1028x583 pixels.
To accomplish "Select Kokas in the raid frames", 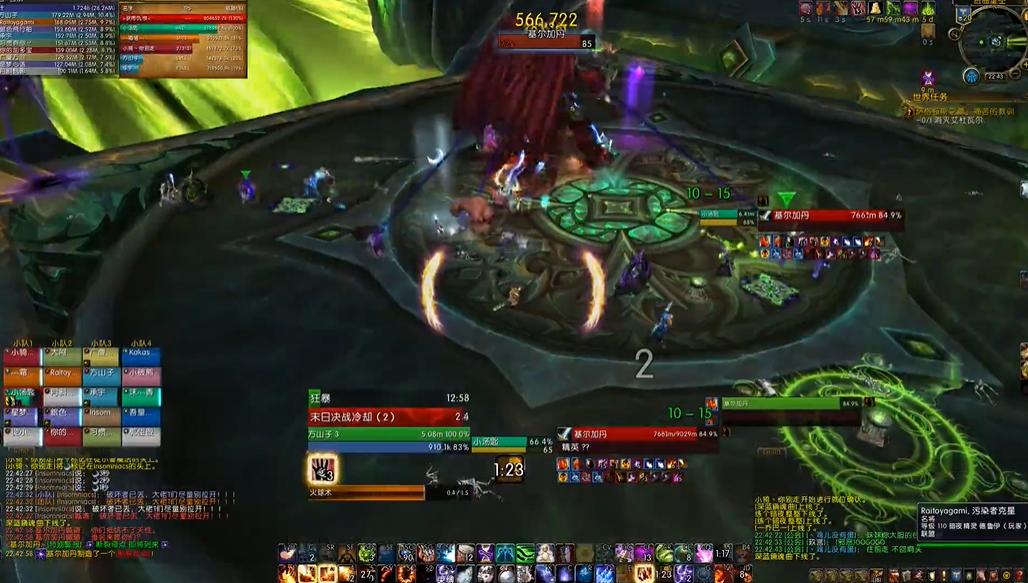I will (x=141, y=354).
